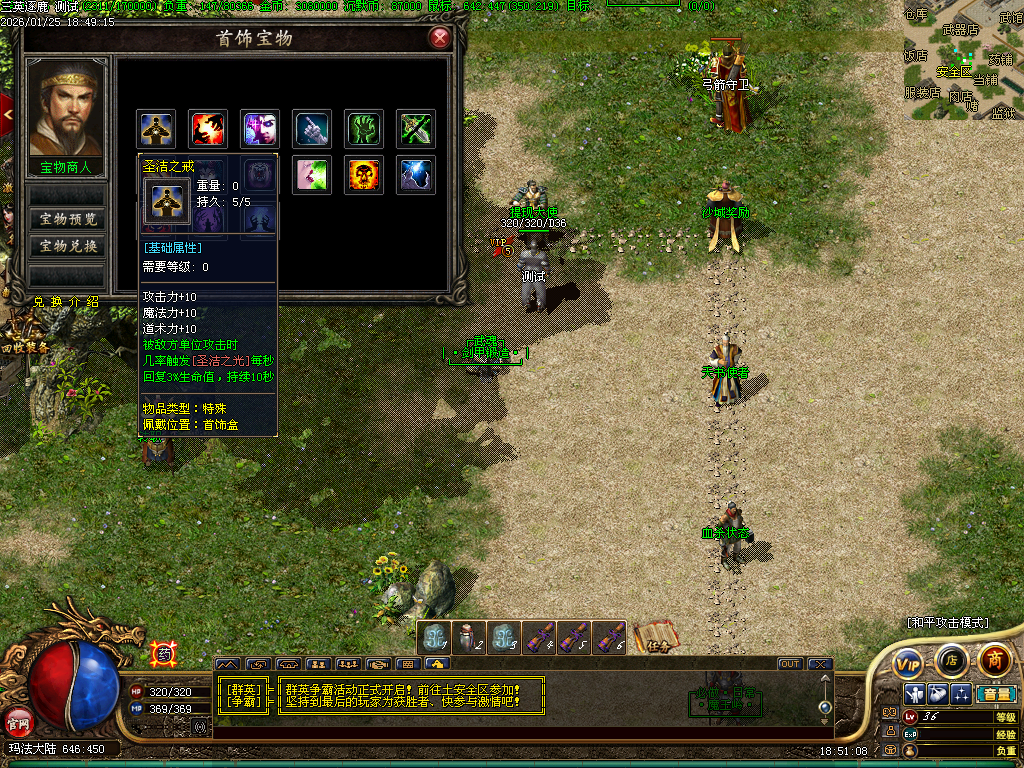
Task: Open the 商 mall round button
Action: click(994, 659)
